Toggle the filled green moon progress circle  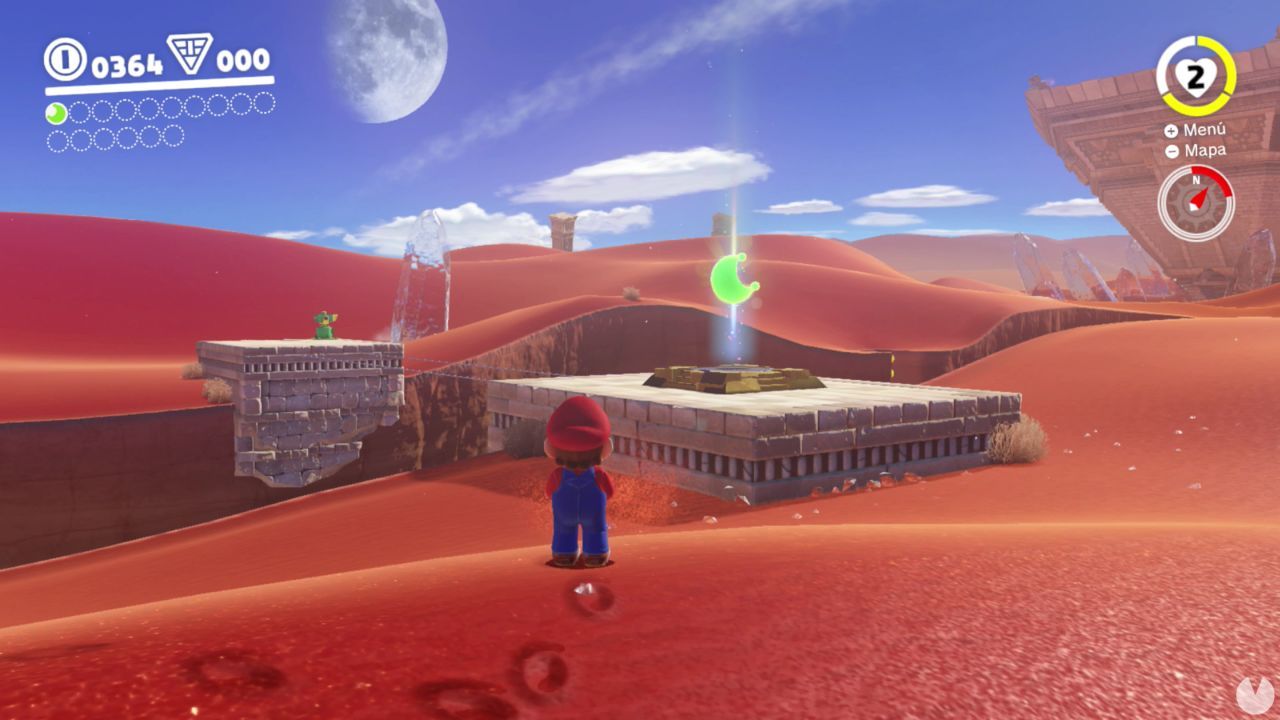[55, 113]
